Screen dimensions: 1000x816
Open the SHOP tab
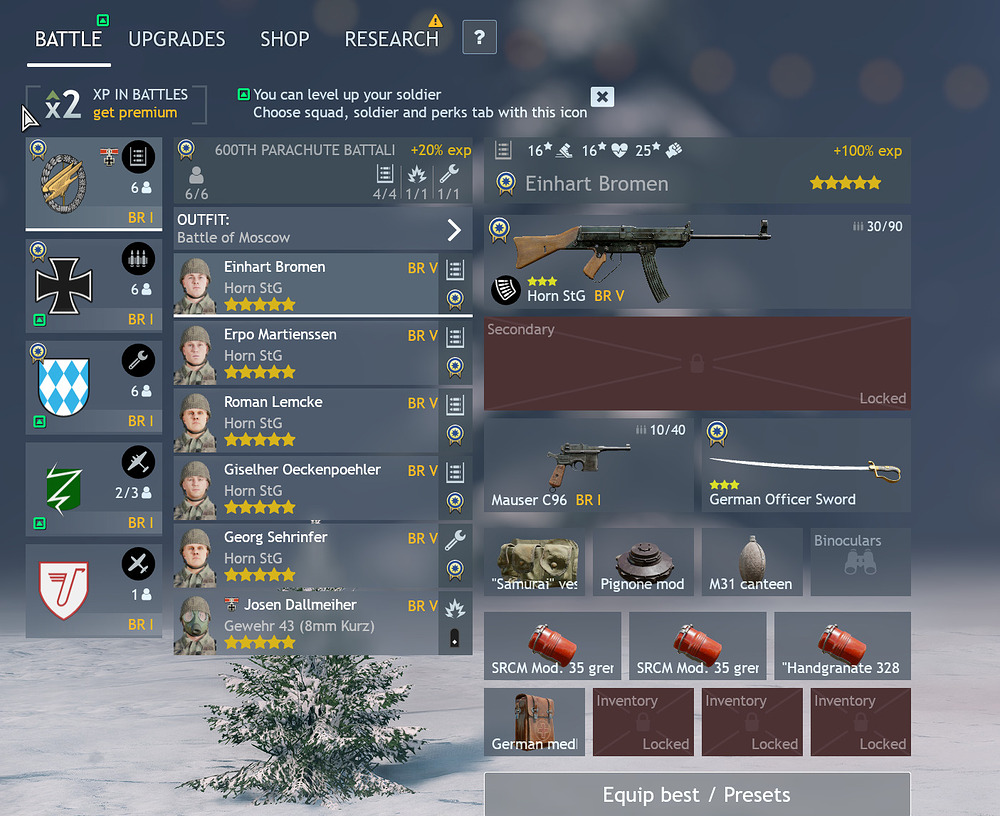[284, 39]
